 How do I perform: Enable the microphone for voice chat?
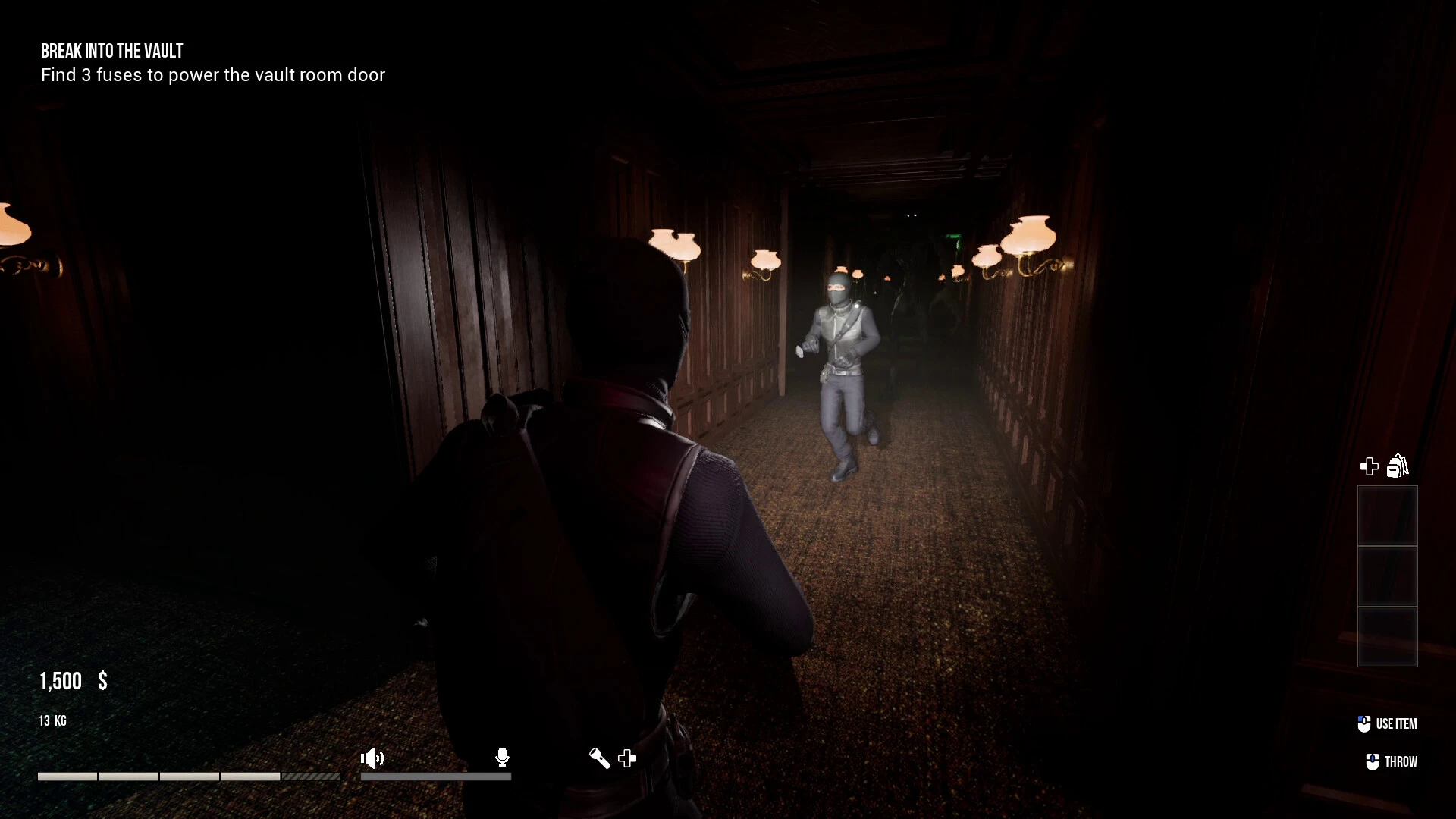click(x=502, y=758)
